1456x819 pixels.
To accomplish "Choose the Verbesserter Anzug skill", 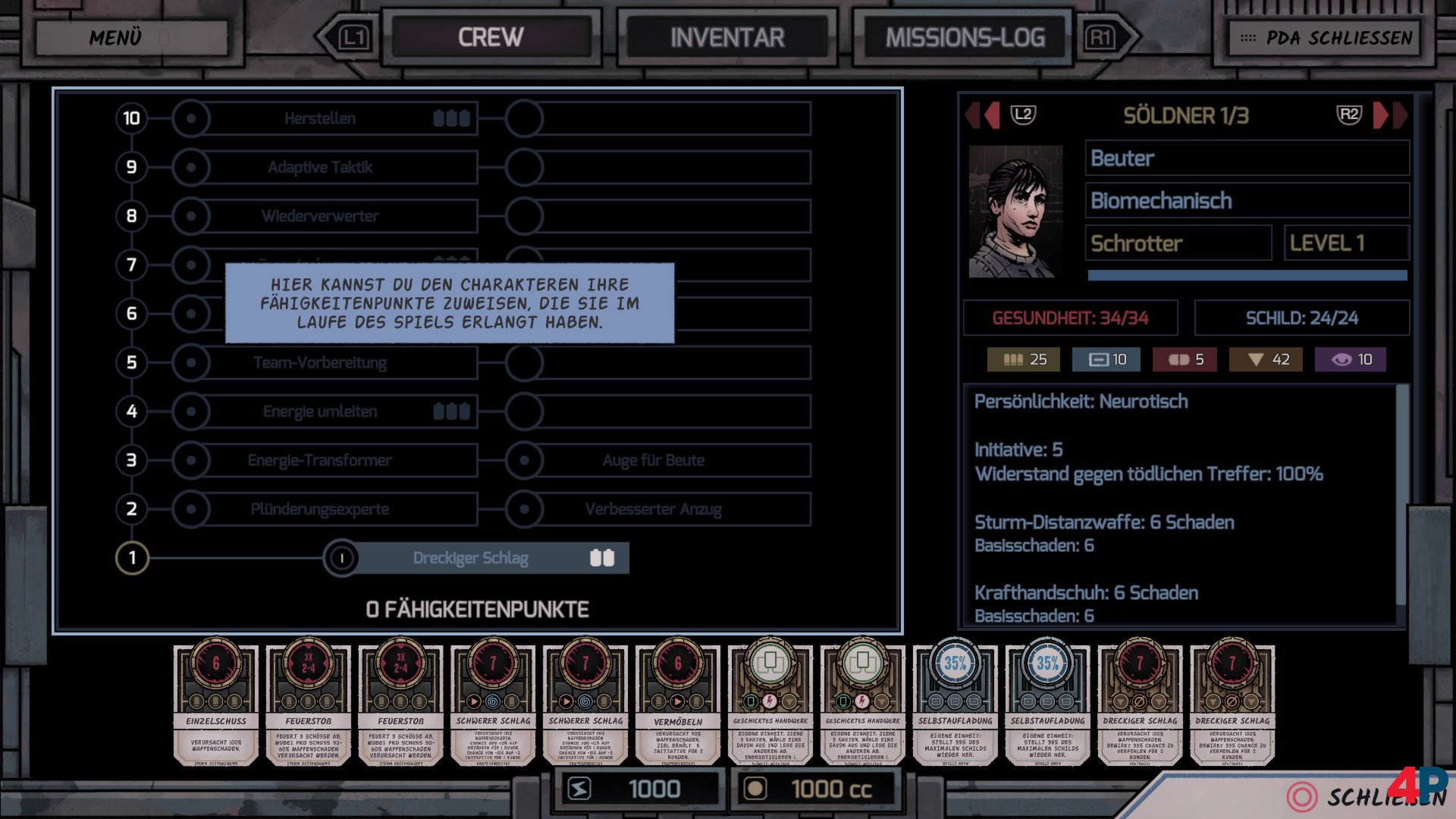I will pos(654,509).
